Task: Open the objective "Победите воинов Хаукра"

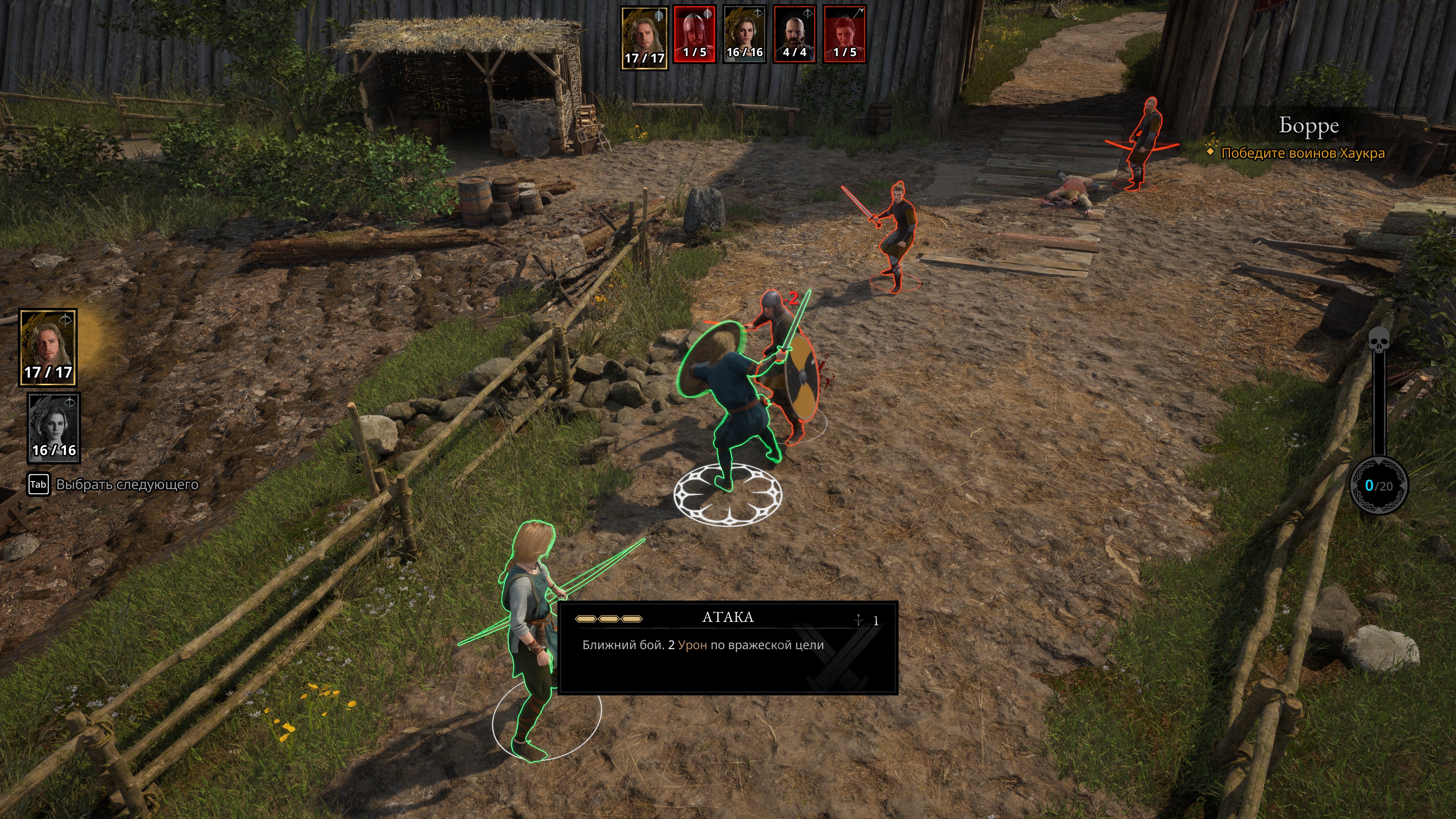Action: [x=1302, y=153]
